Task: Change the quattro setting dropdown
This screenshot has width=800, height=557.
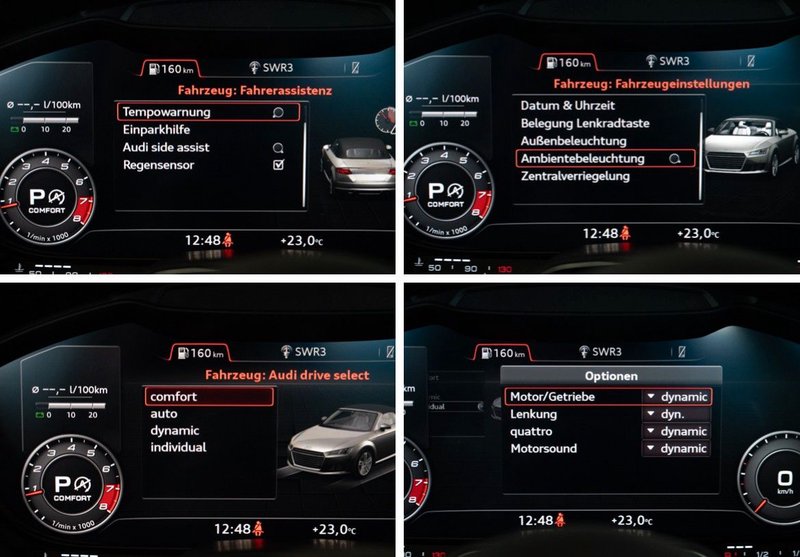Action: point(676,431)
